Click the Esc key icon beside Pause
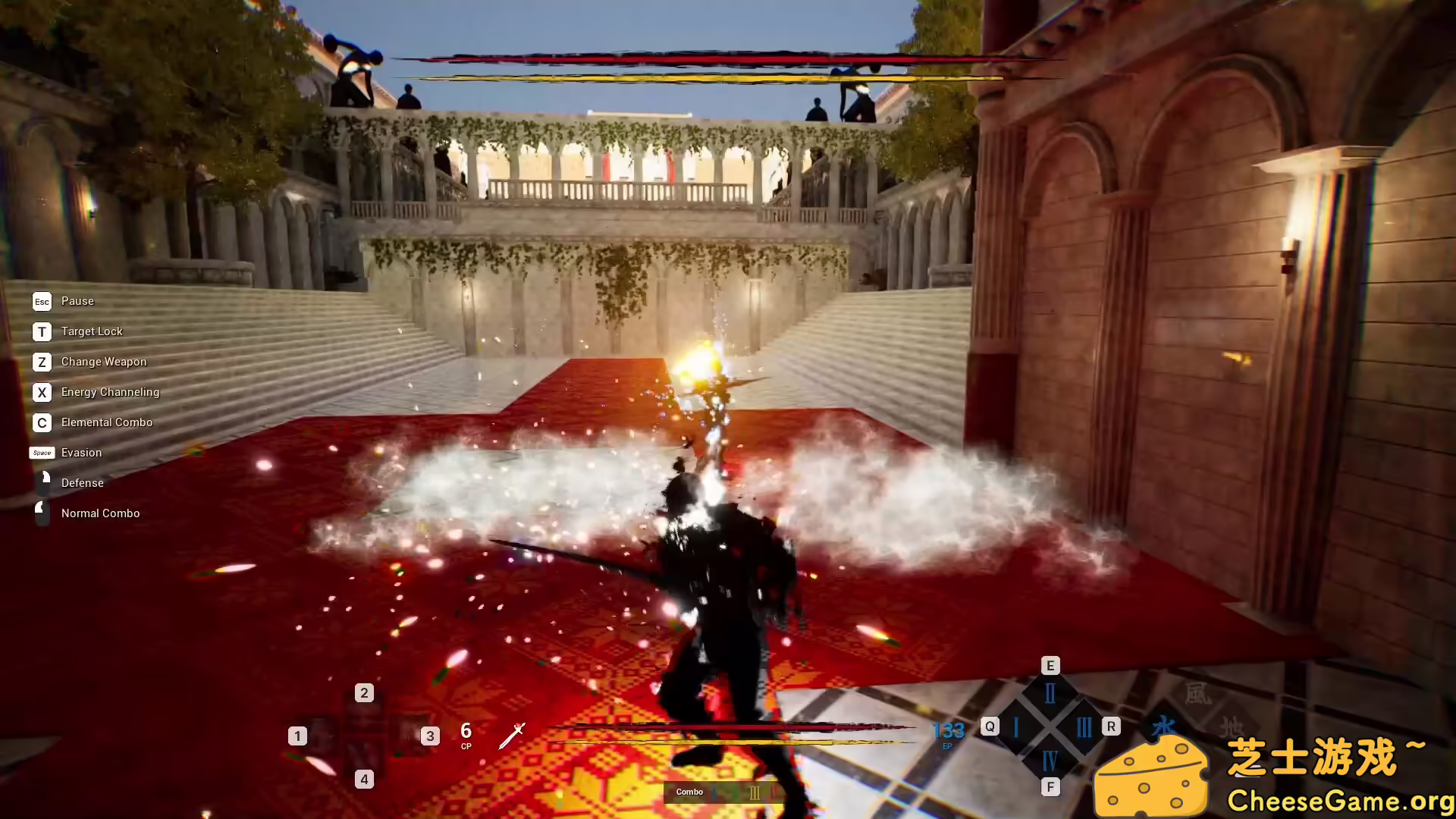1456x819 pixels. 42,301
